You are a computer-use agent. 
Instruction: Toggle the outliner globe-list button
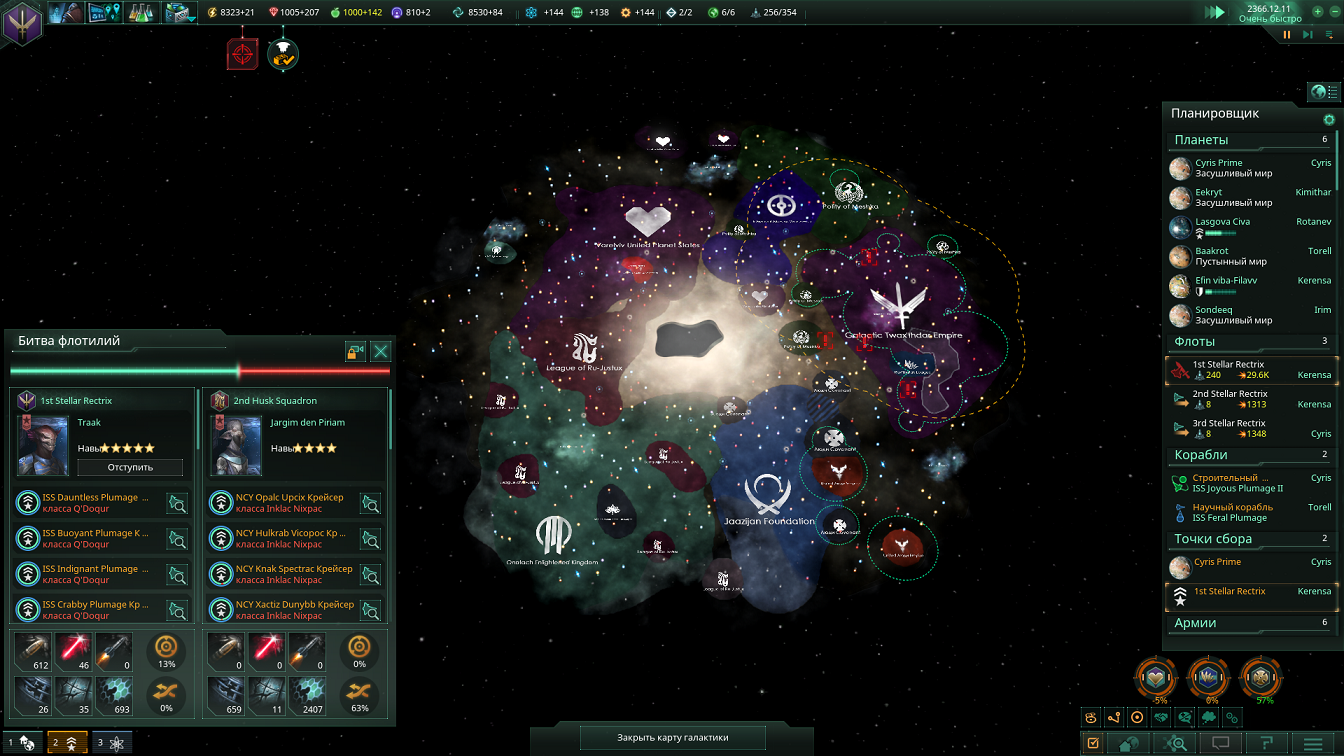1324,92
